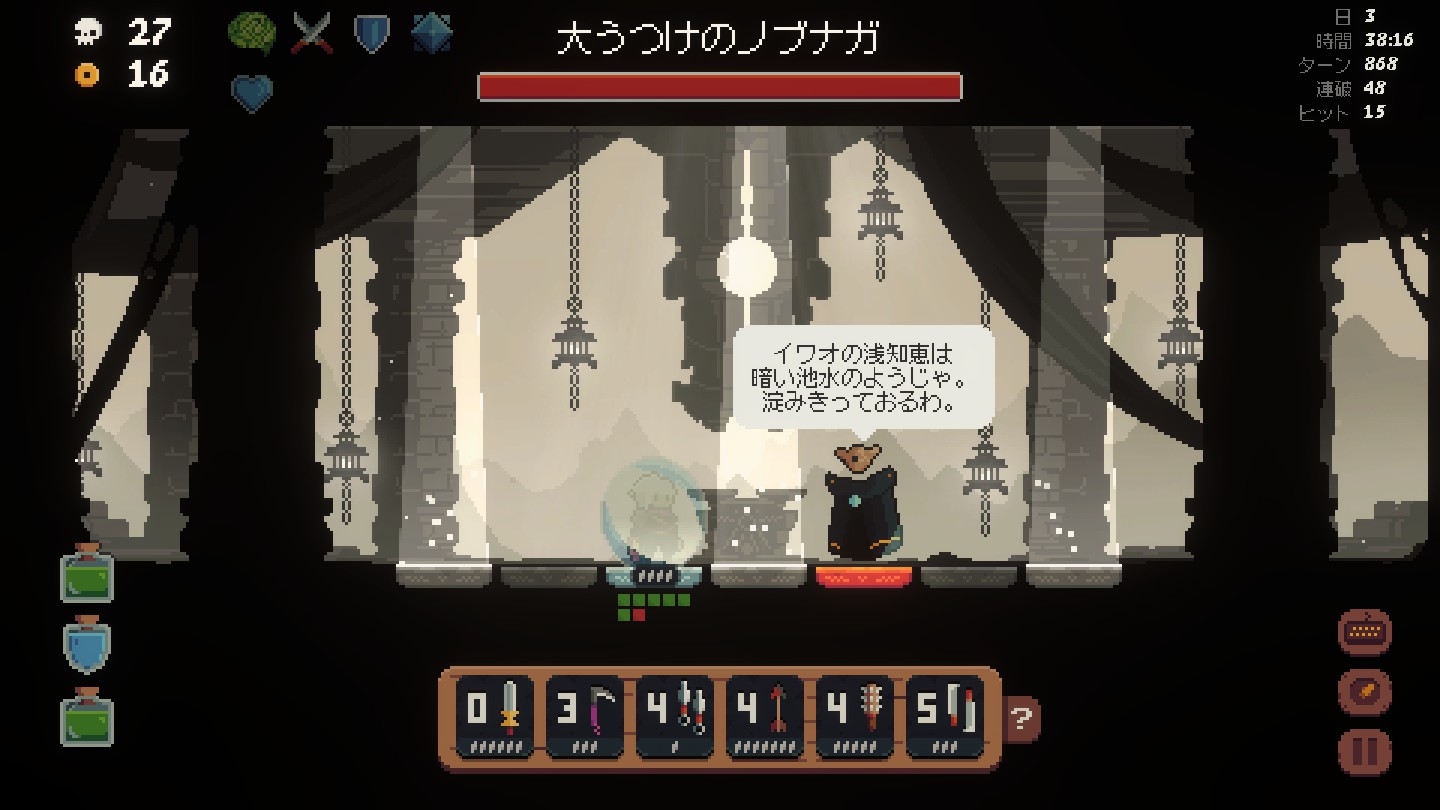Image resolution: width=1440 pixels, height=810 pixels.
Task: Choose the purple-handled sickle attack tile
Action: (584, 717)
